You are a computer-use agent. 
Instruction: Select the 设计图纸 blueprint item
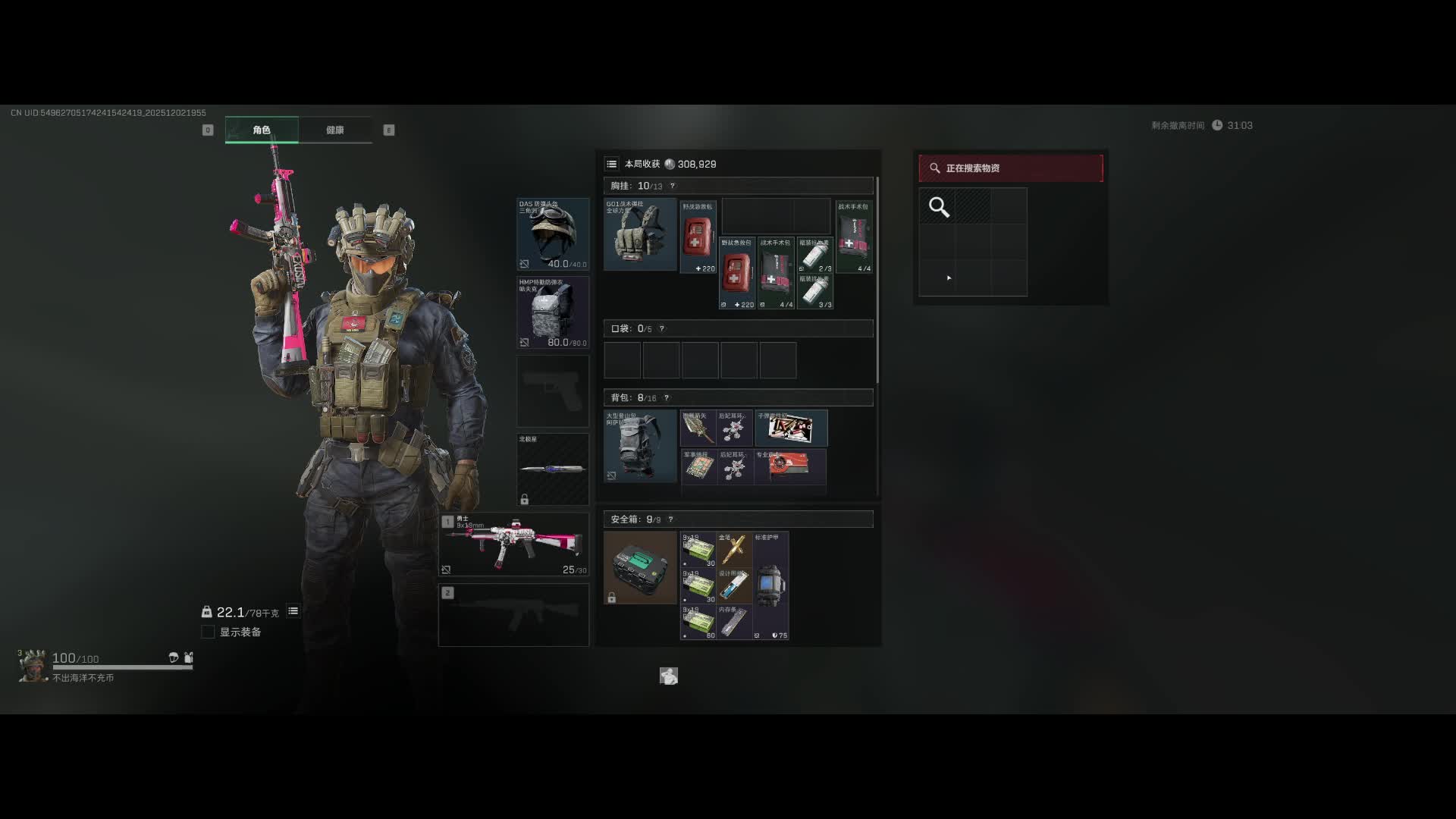tap(734, 585)
